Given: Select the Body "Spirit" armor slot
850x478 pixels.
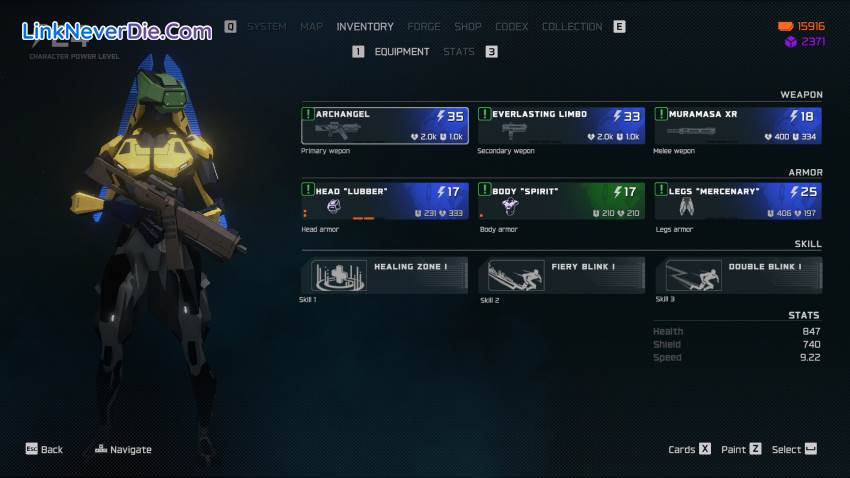Looking at the screenshot, I should click(561, 200).
